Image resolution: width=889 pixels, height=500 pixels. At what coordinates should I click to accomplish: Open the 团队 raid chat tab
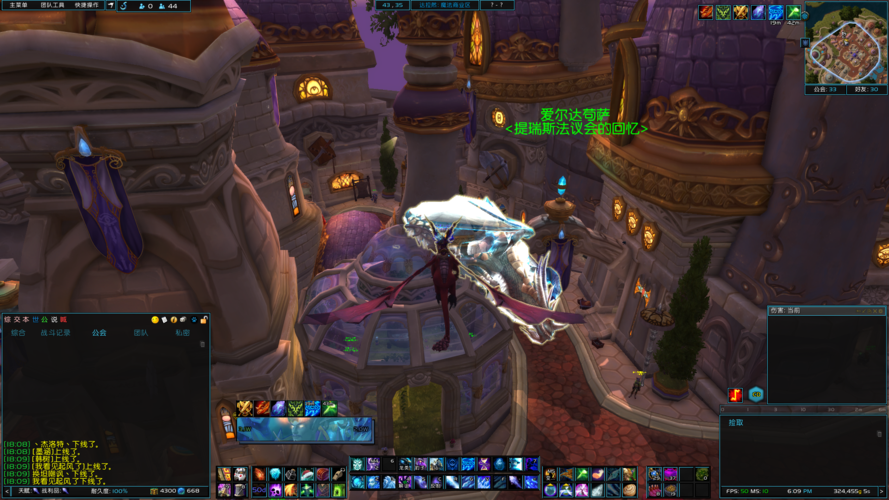(141, 332)
